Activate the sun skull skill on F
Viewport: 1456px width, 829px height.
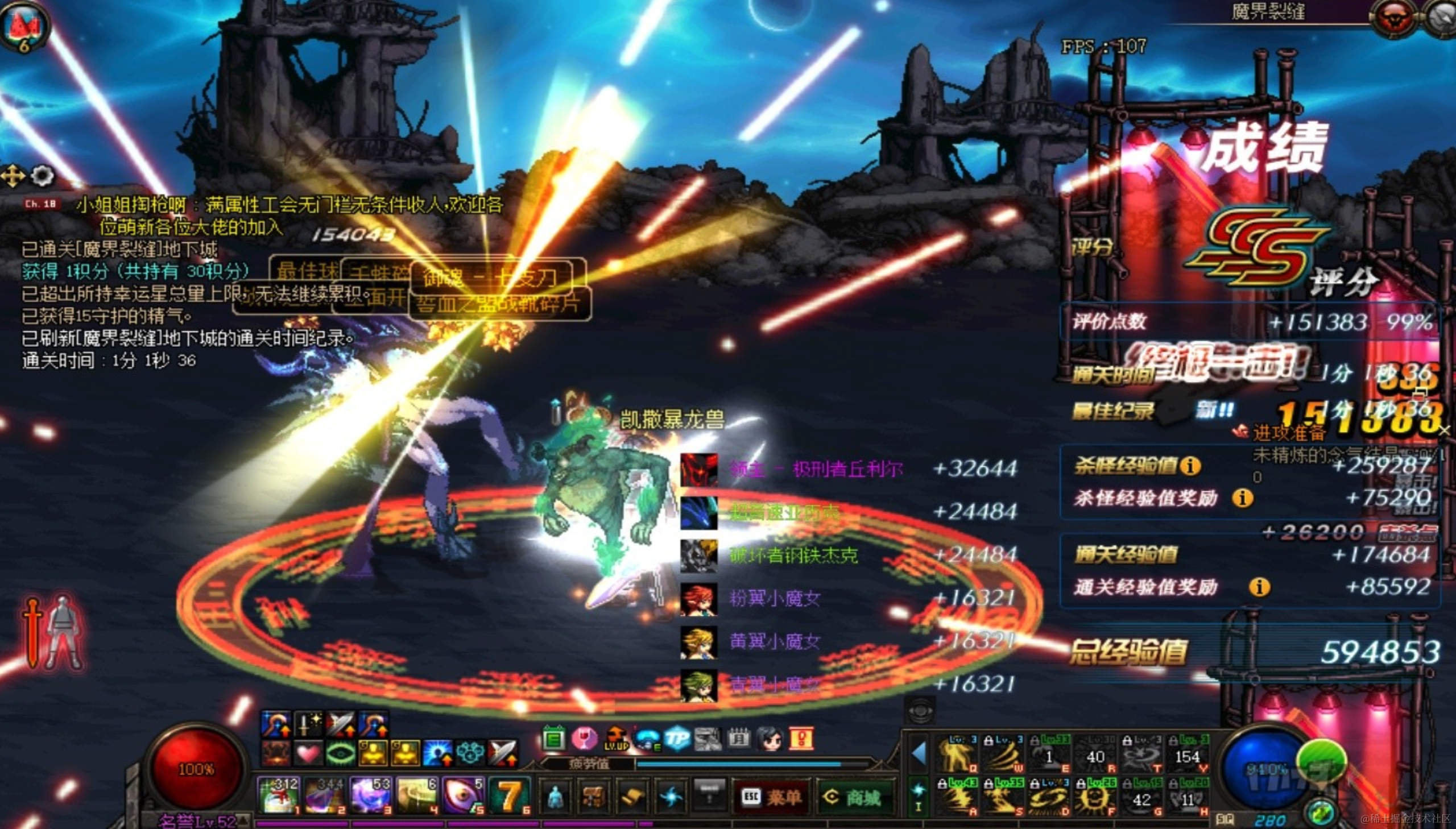1095,797
